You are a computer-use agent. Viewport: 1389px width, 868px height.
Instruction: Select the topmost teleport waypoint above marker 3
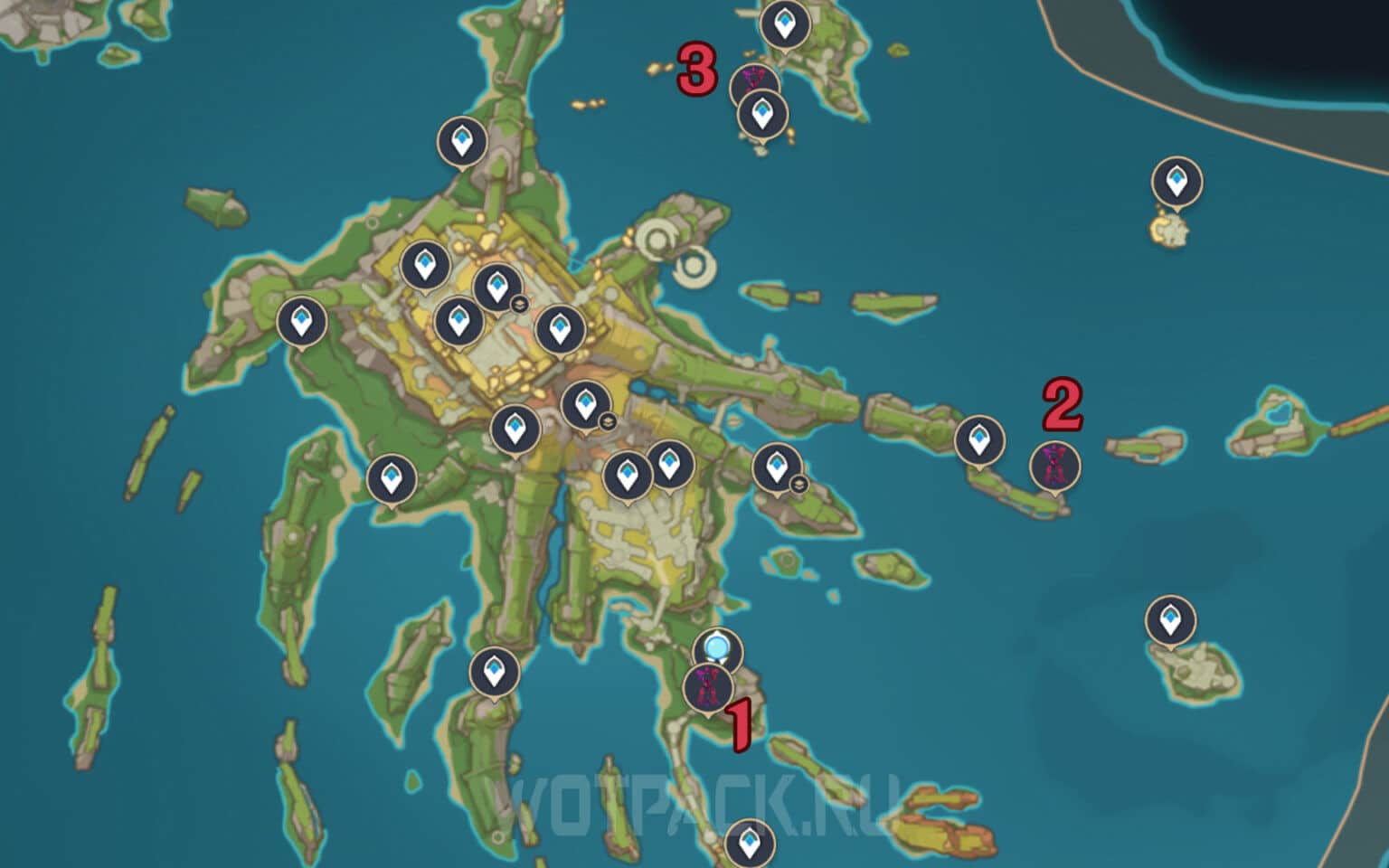[783, 22]
